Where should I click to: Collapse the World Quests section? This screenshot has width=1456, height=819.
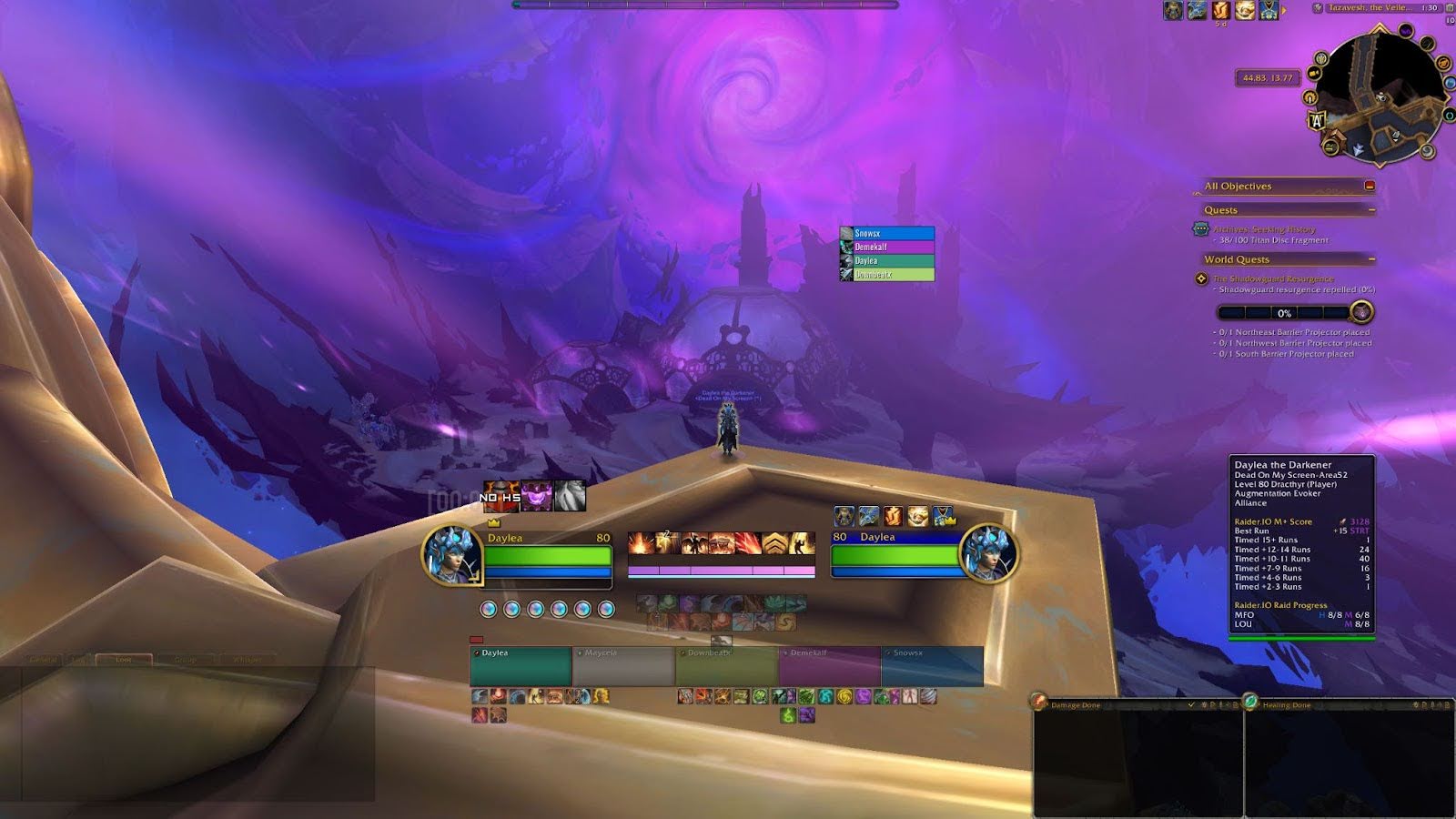tap(1372, 259)
